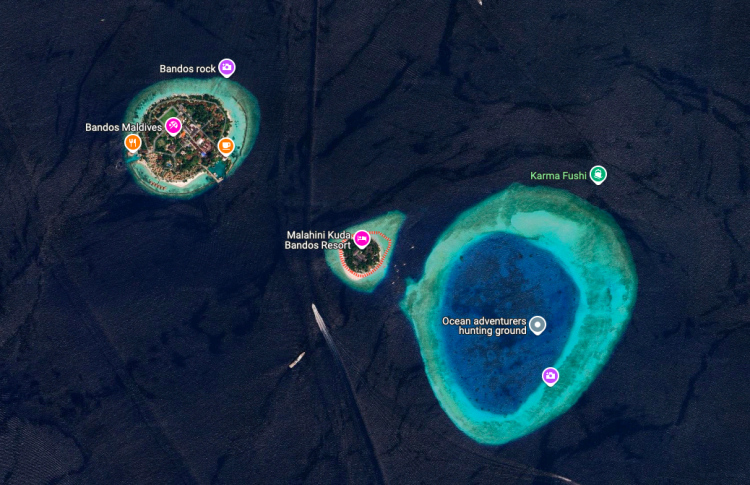Open the green Karma Fushi marker
Image resolution: width=750 pixels, height=485 pixels.
[598, 175]
